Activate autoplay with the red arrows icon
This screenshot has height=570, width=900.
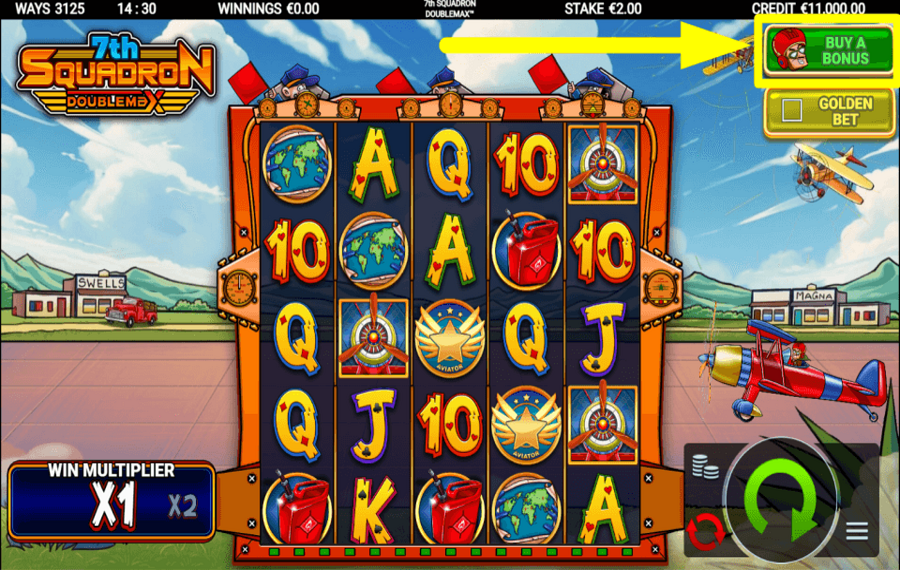pyautogui.click(x=707, y=531)
